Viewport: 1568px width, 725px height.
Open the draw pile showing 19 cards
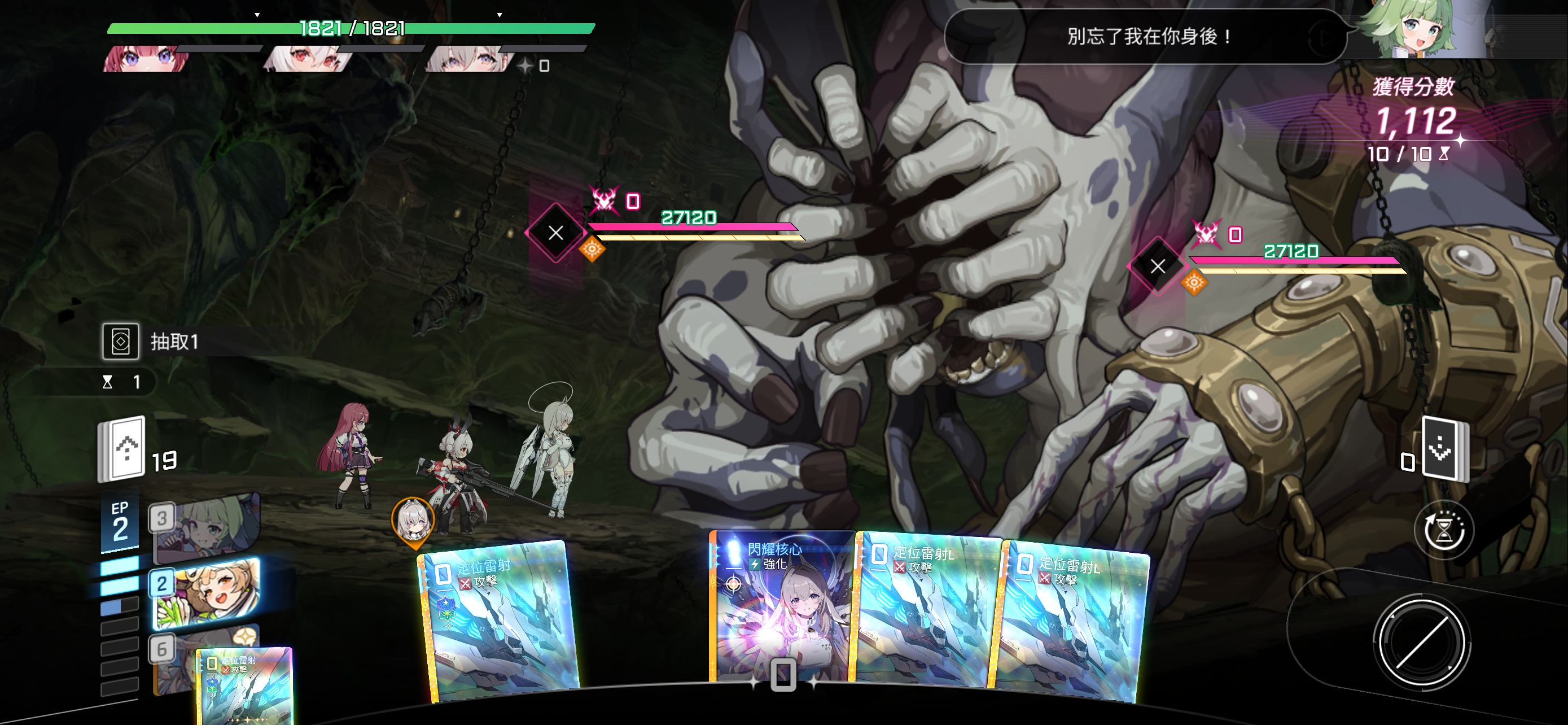(122, 449)
